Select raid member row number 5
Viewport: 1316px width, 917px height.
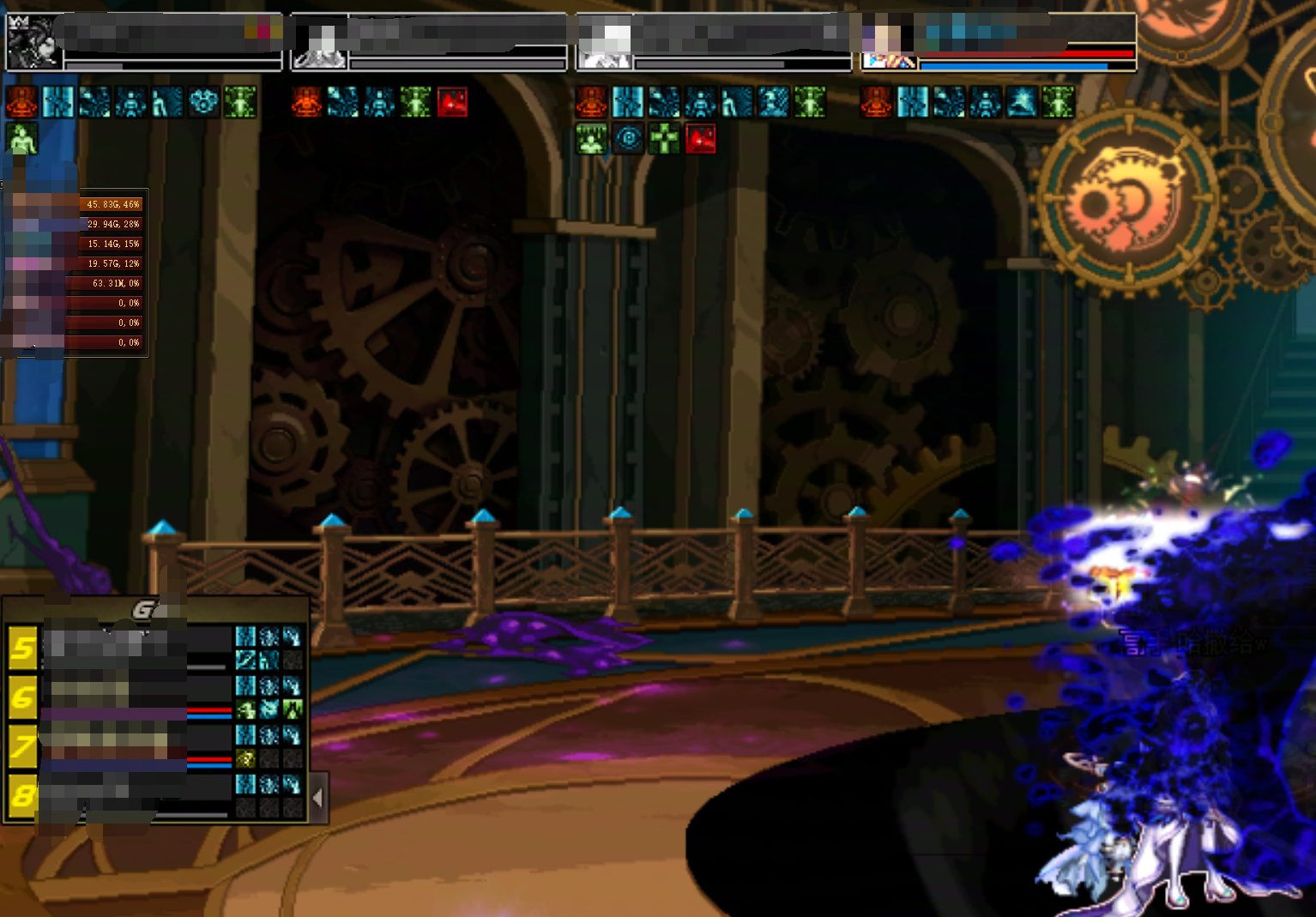point(23,648)
